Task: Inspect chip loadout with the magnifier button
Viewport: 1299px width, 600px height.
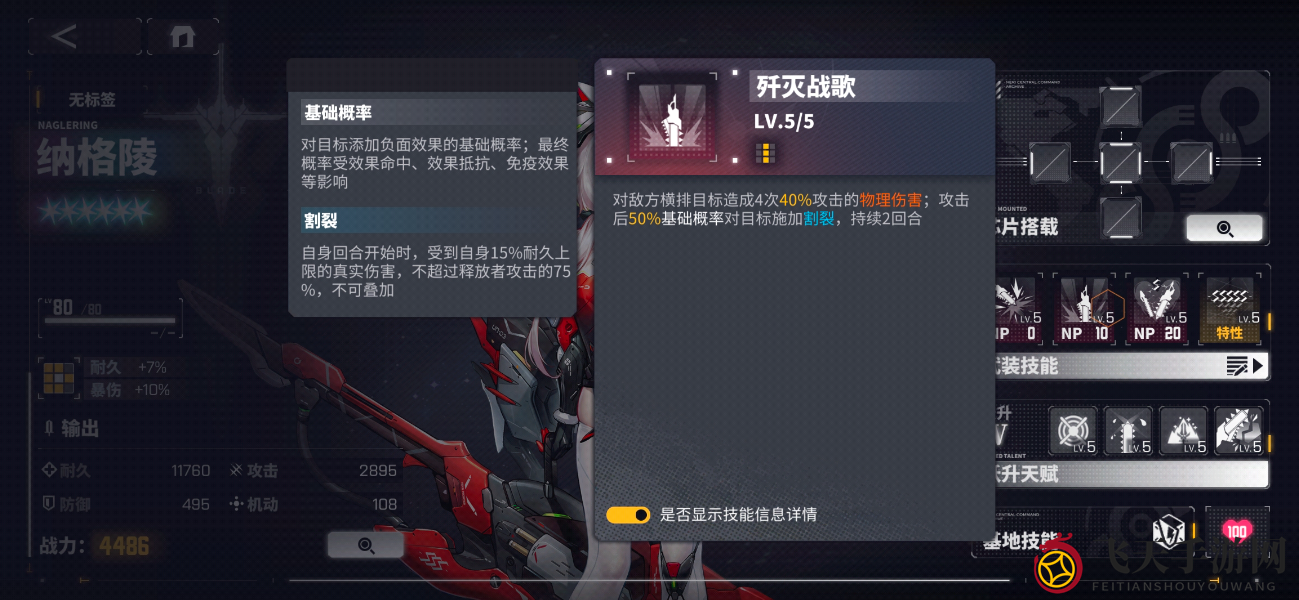Action: pos(1224,228)
